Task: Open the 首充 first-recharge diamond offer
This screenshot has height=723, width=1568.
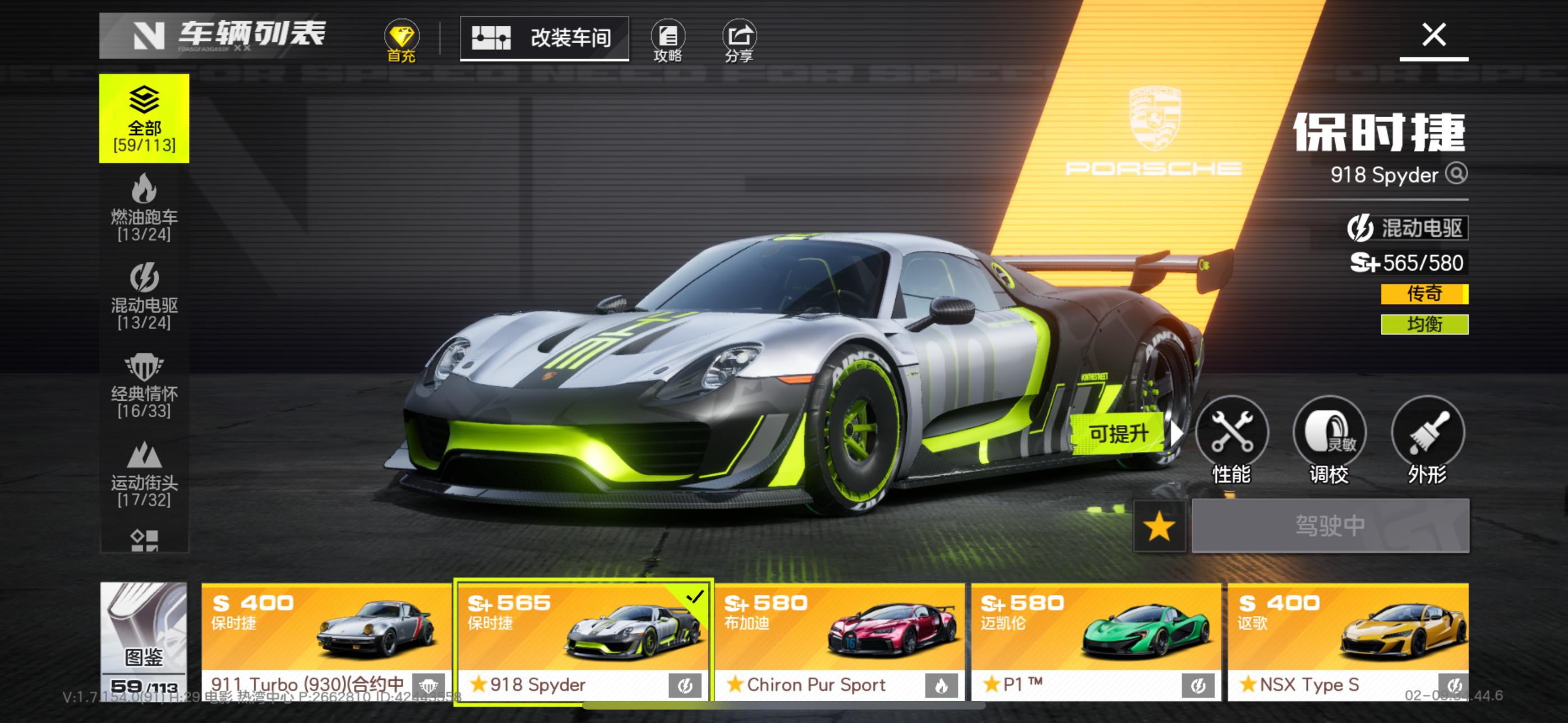Action: (x=401, y=41)
